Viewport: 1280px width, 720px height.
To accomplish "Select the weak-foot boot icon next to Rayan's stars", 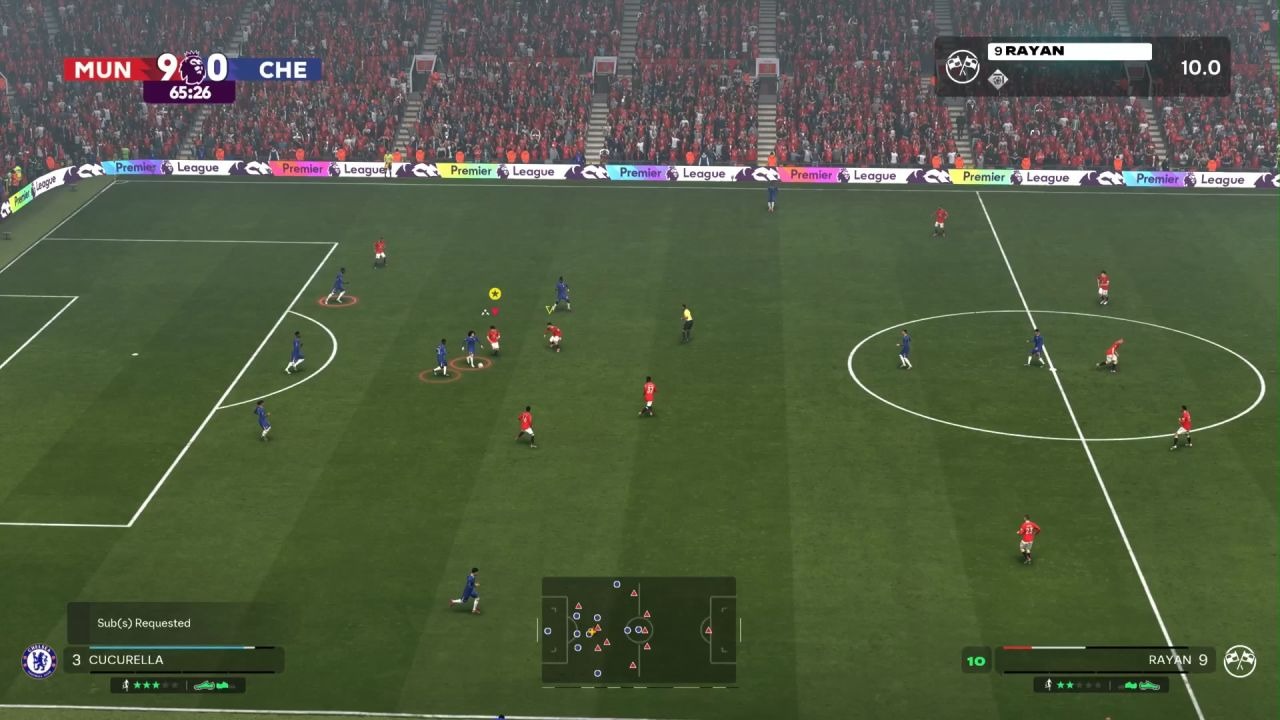I will (x=1147, y=685).
